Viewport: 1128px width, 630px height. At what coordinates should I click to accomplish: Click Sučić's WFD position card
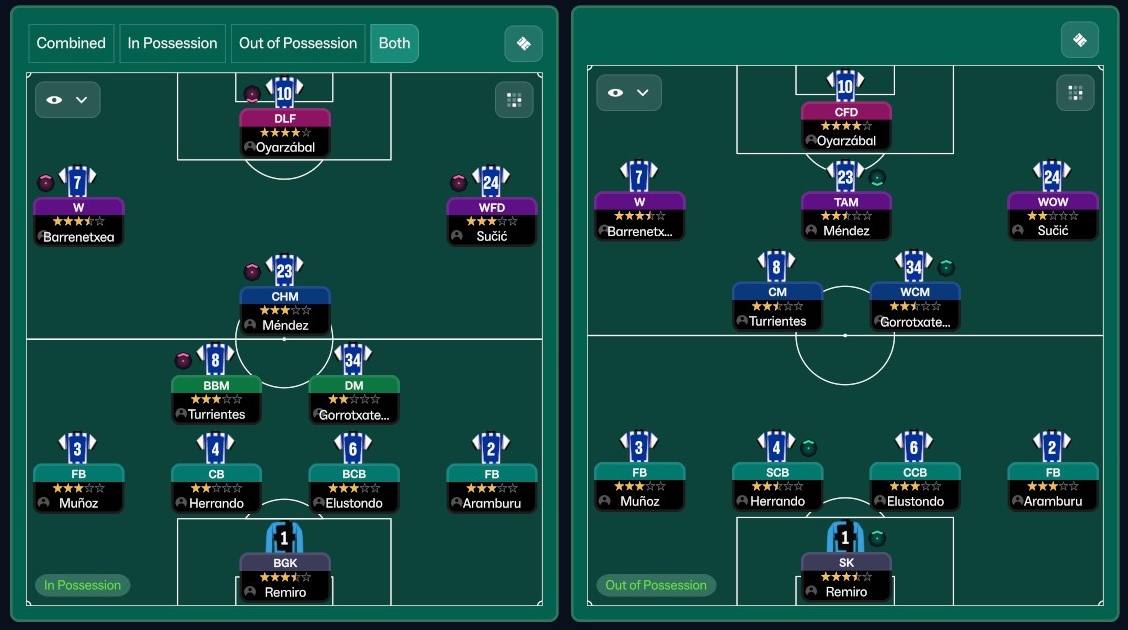[491, 221]
